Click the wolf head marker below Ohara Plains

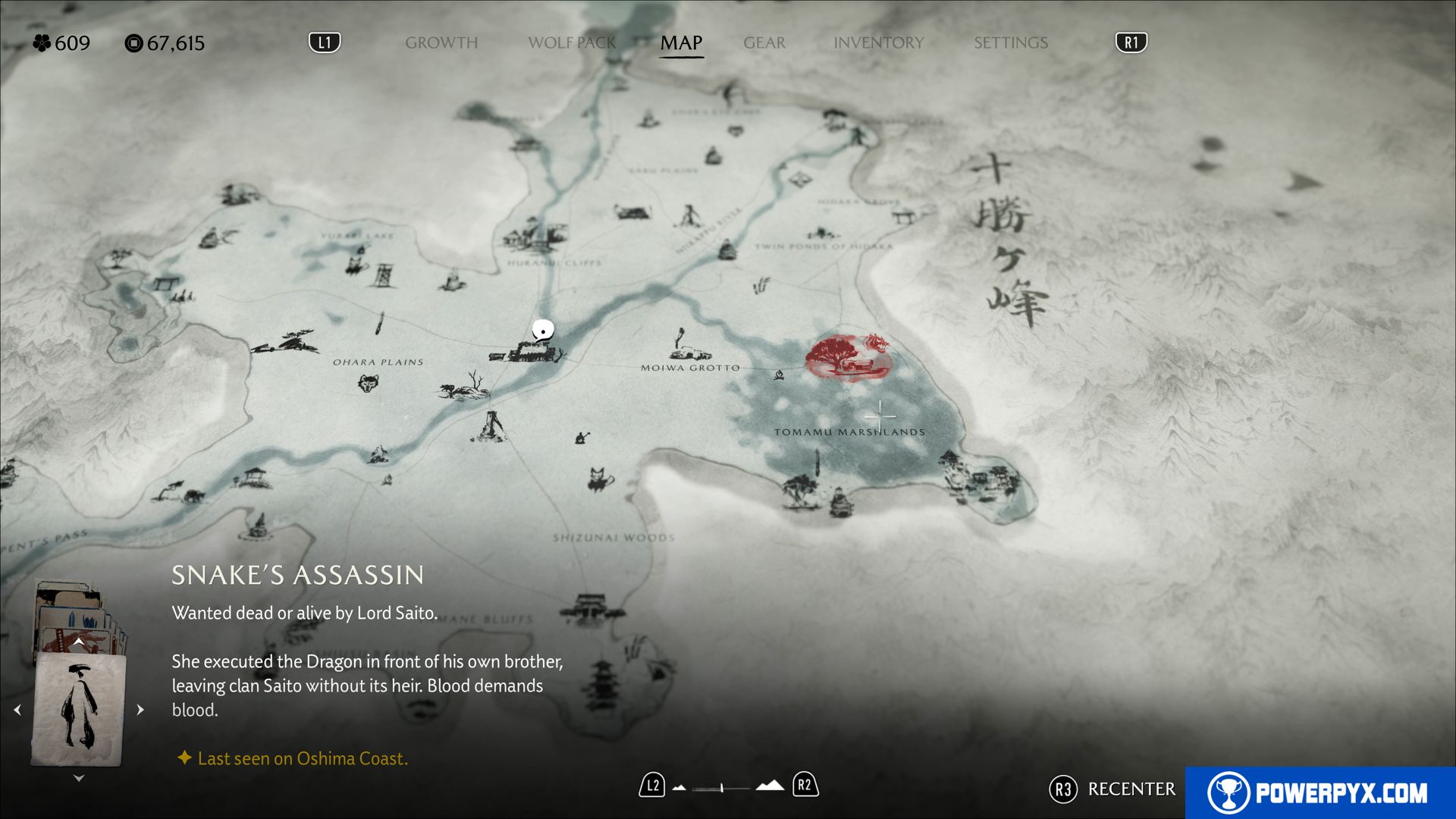click(368, 383)
